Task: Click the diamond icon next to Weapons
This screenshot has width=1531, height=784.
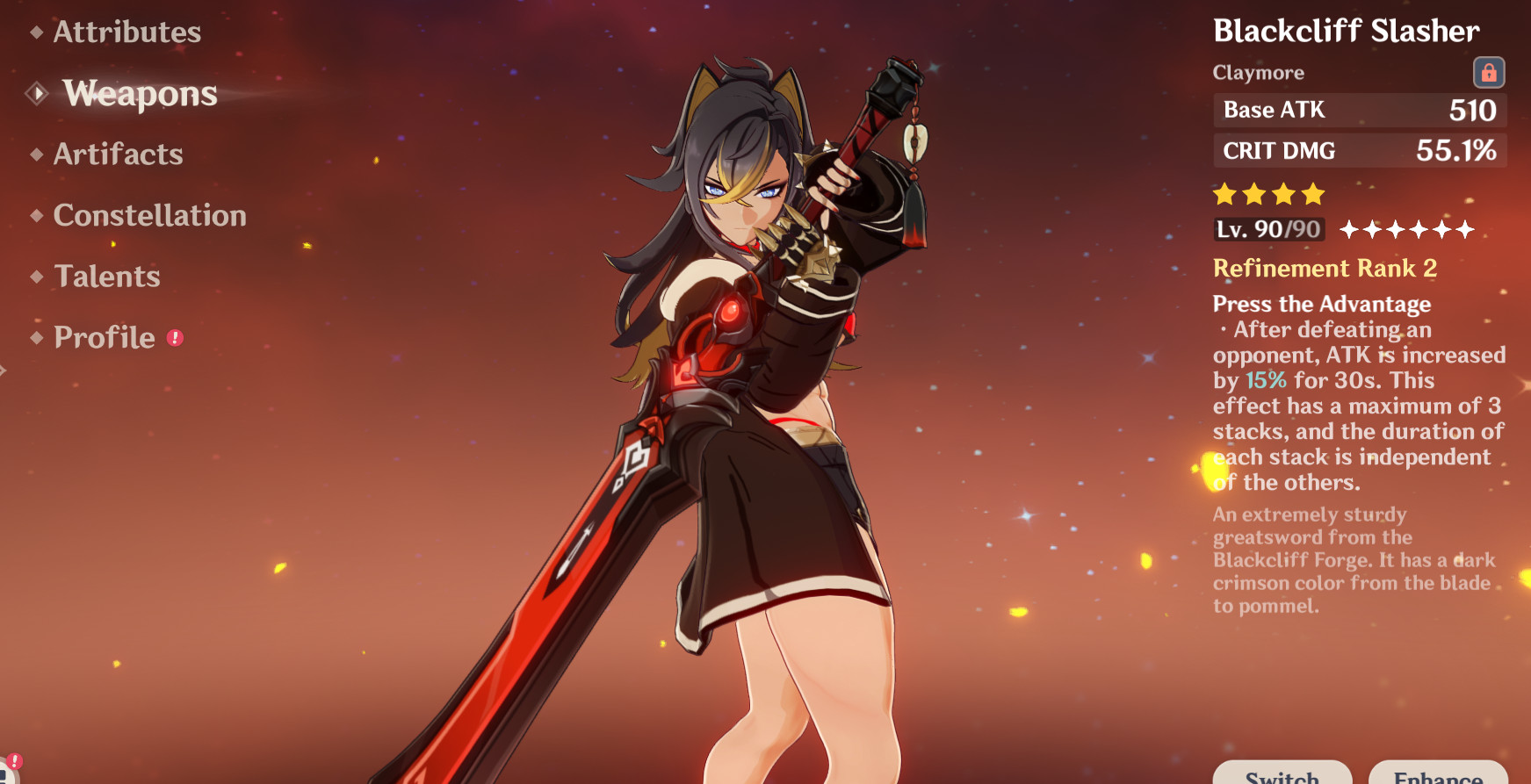Action: (38, 94)
